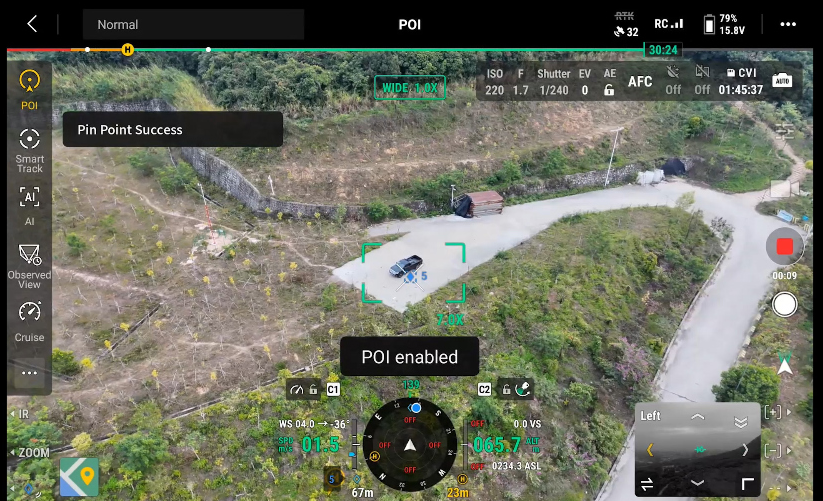The image size is (823, 501).
Task: Enable Cruise mode
Action: point(30,319)
